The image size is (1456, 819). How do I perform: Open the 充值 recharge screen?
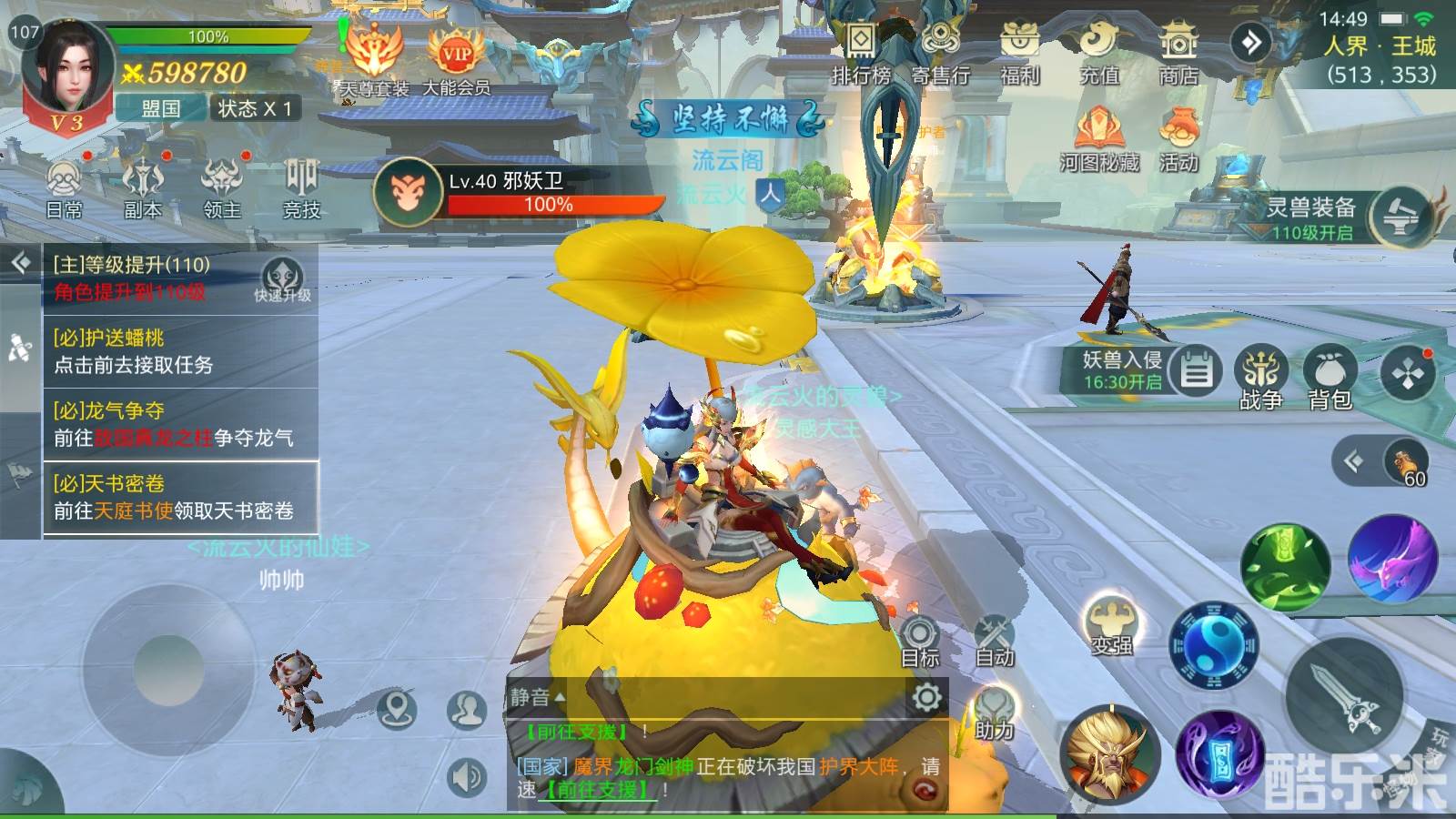coord(1099,55)
